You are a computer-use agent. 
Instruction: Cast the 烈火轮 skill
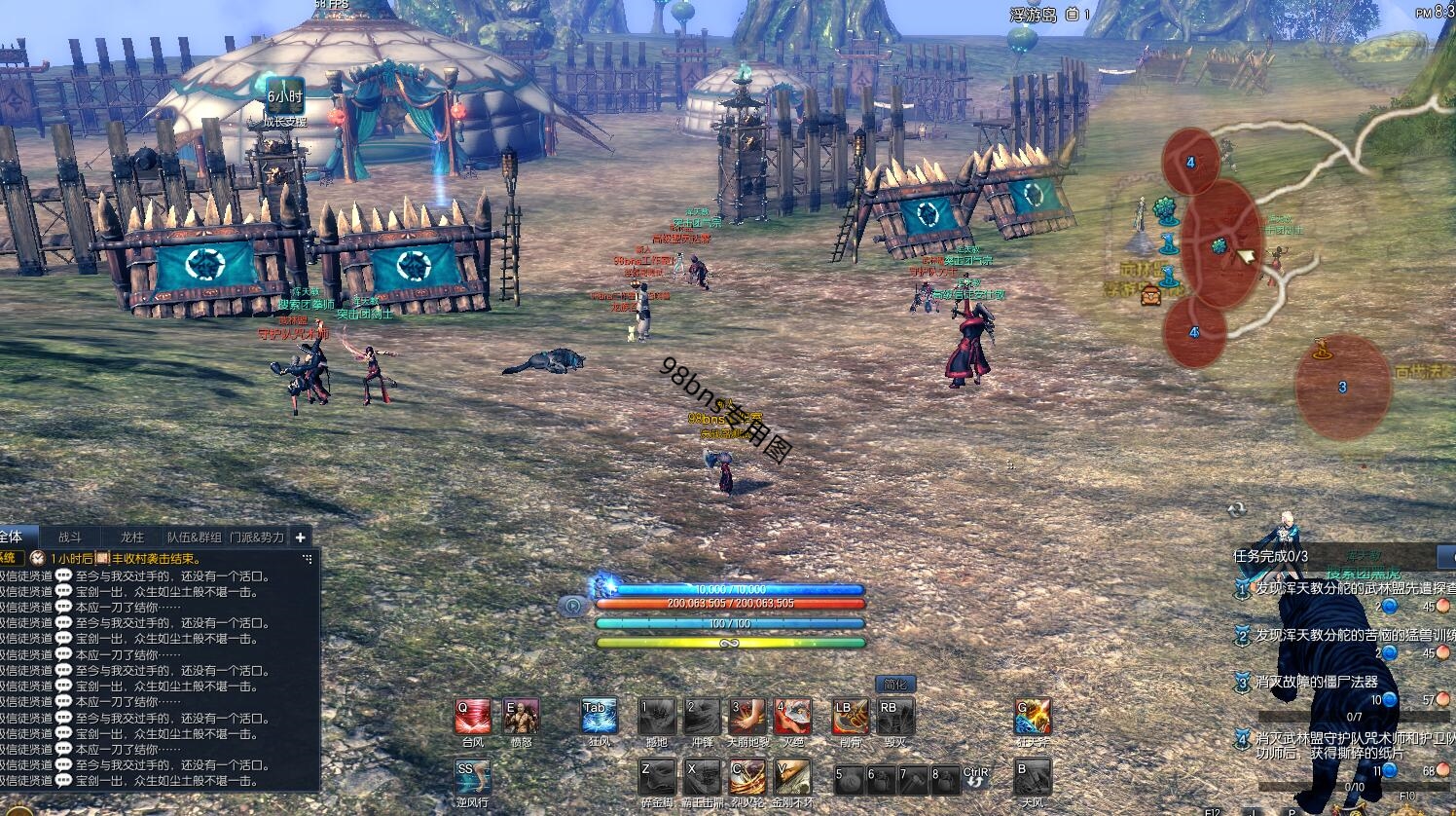[747, 777]
